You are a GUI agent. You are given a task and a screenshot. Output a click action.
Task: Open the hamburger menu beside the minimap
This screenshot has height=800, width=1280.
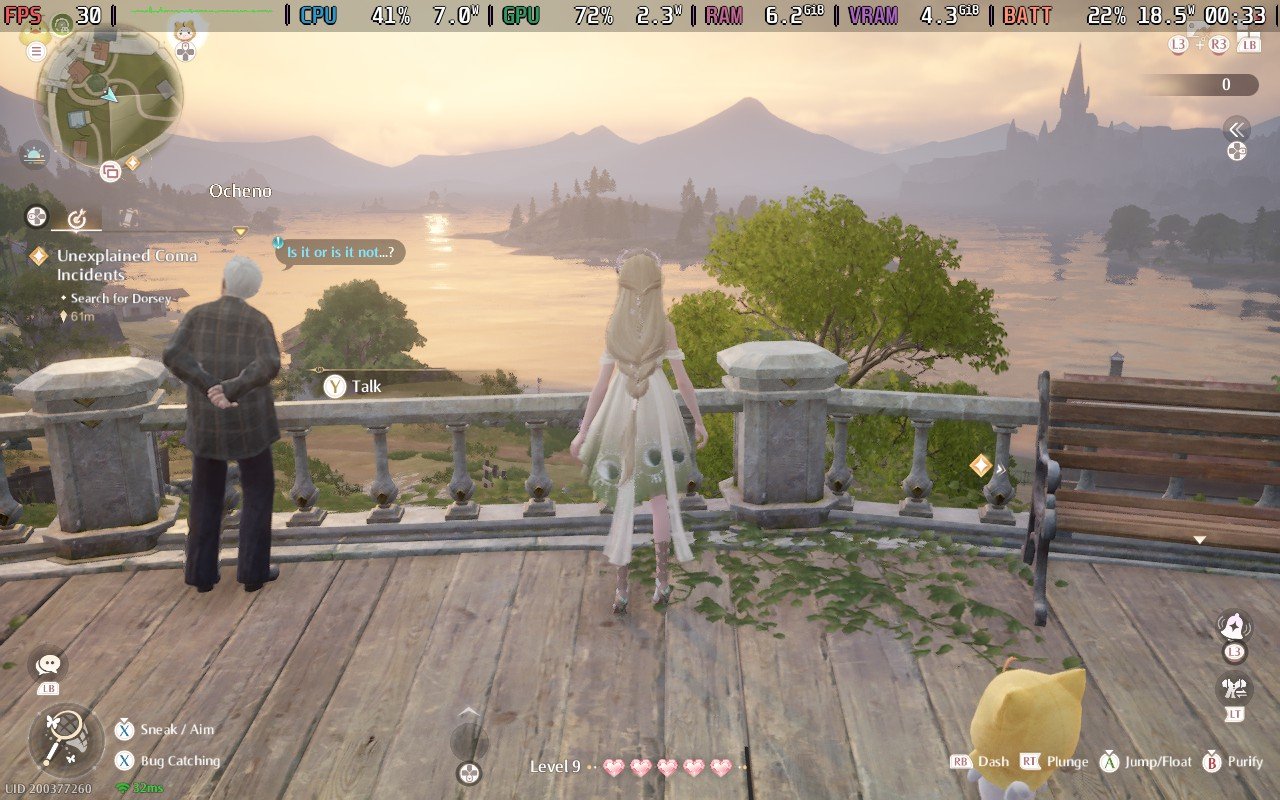pyautogui.click(x=37, y=51)
